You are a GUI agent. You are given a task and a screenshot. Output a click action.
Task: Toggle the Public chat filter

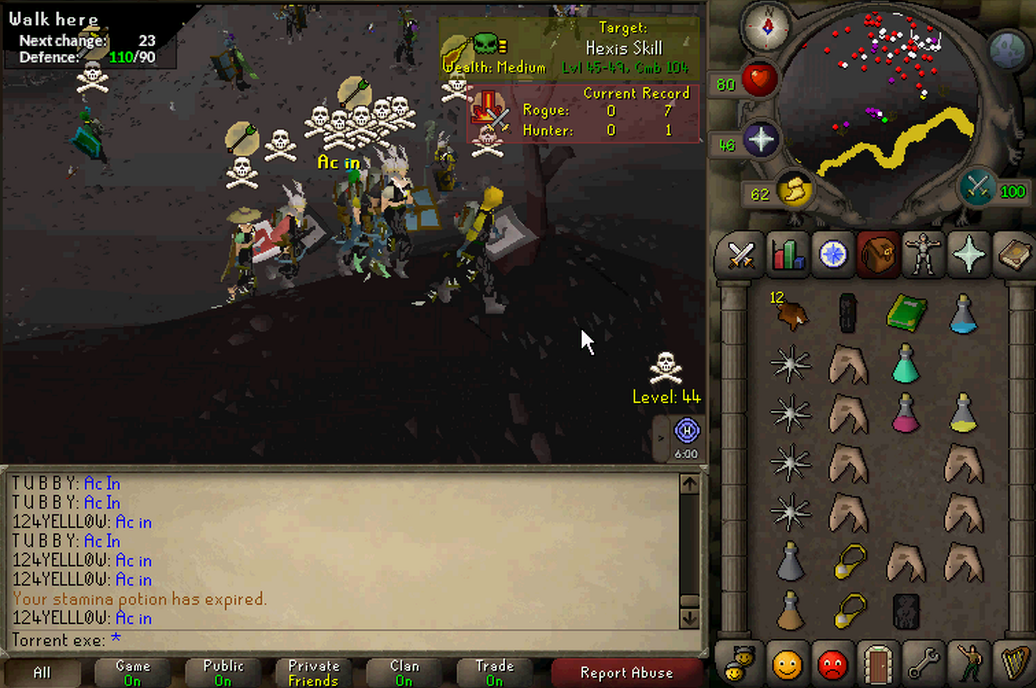click(x=223, y=673)
